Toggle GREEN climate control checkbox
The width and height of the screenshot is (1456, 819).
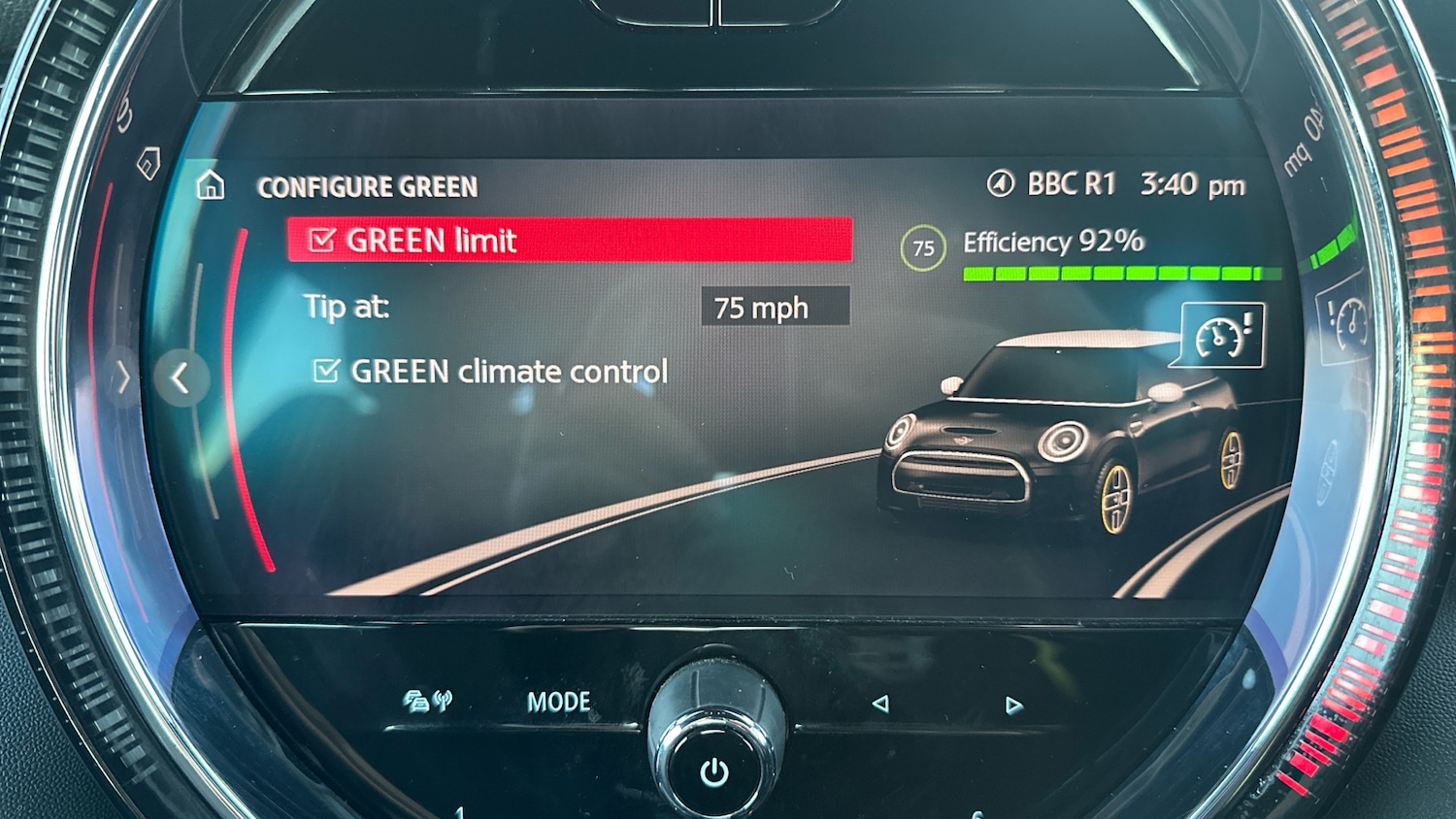[x=326, y=371]
